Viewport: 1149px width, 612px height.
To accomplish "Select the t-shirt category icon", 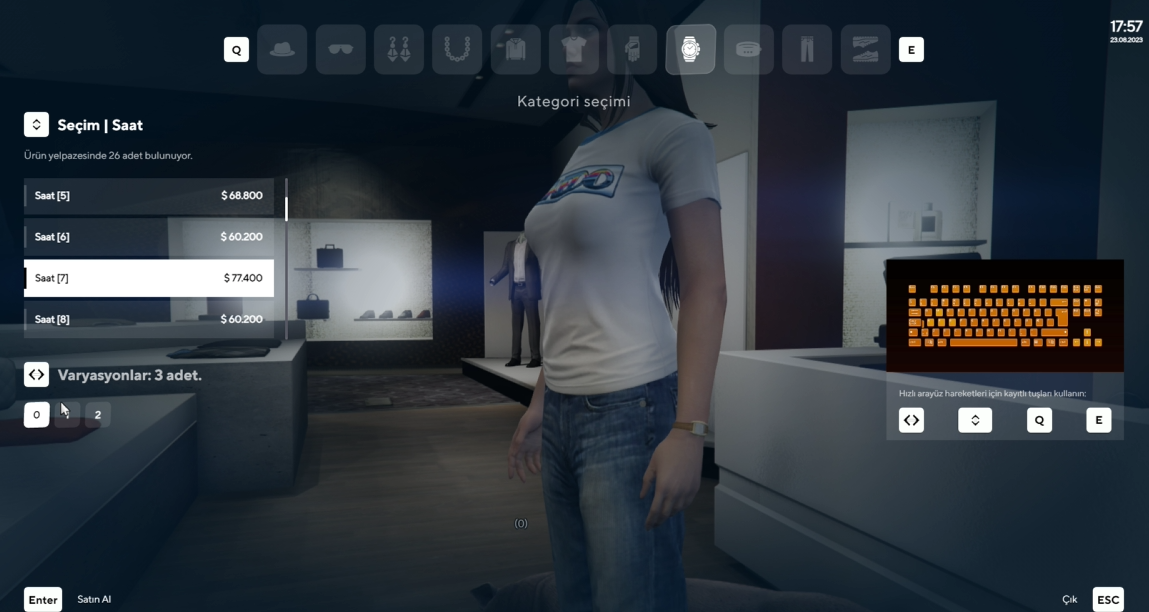I will 574,50.
